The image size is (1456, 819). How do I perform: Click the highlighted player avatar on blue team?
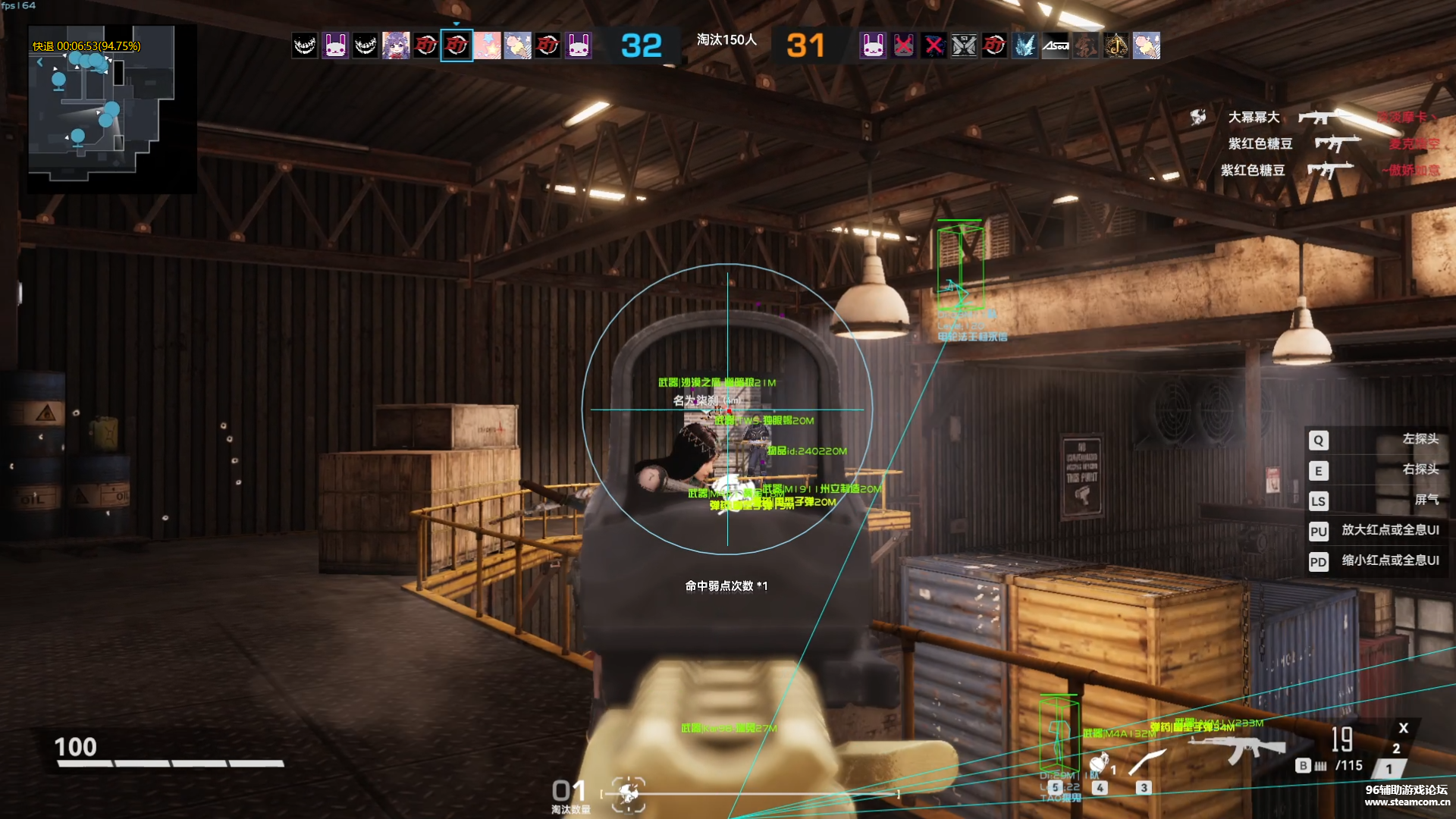click(457, 46)
